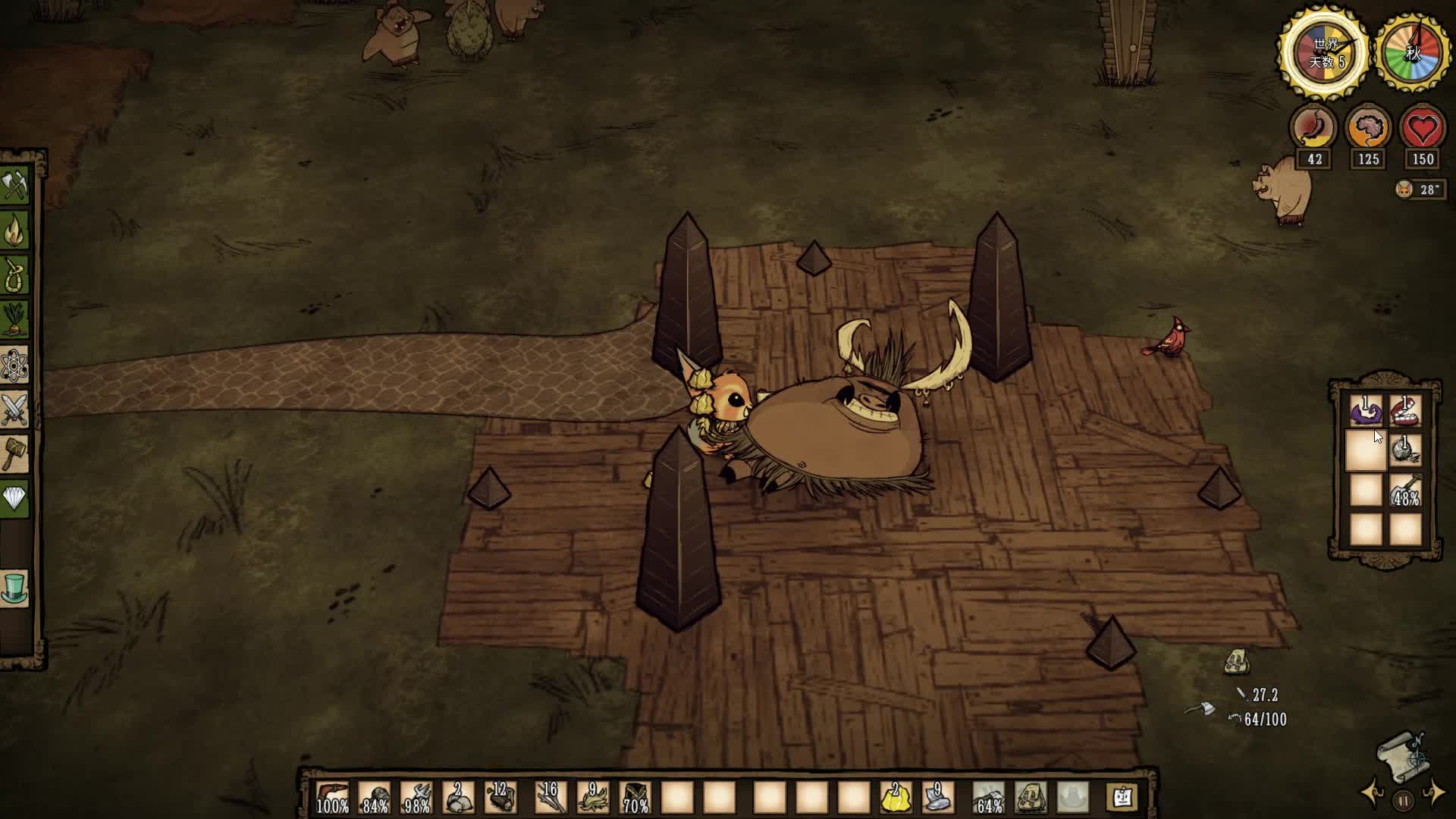Open the Dress crafting tab with top hat
The image size is (1456, 819).
[14, 589]
